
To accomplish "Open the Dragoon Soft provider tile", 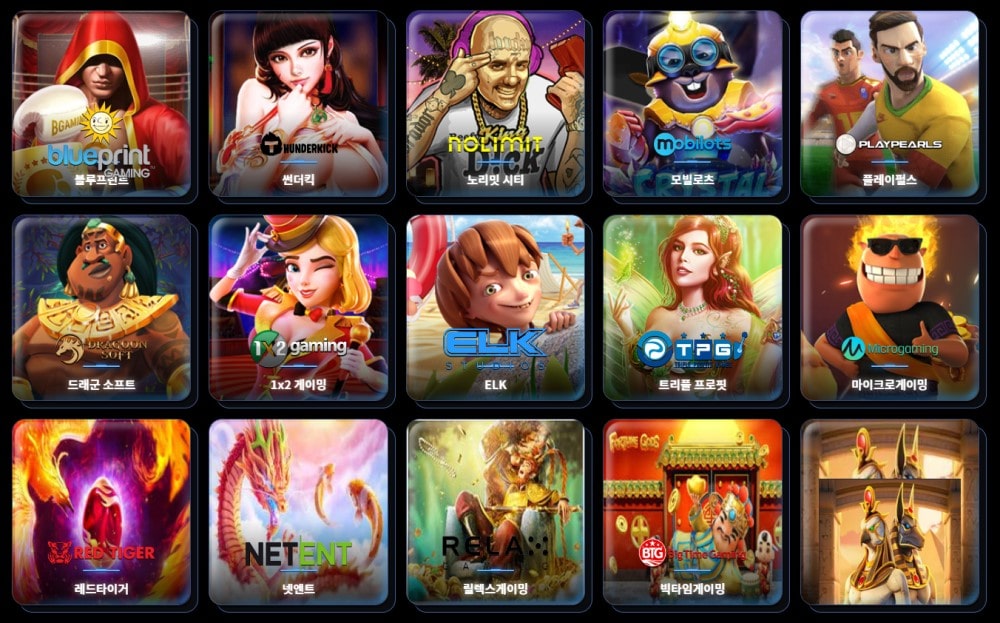I will (x=101, y=308).
